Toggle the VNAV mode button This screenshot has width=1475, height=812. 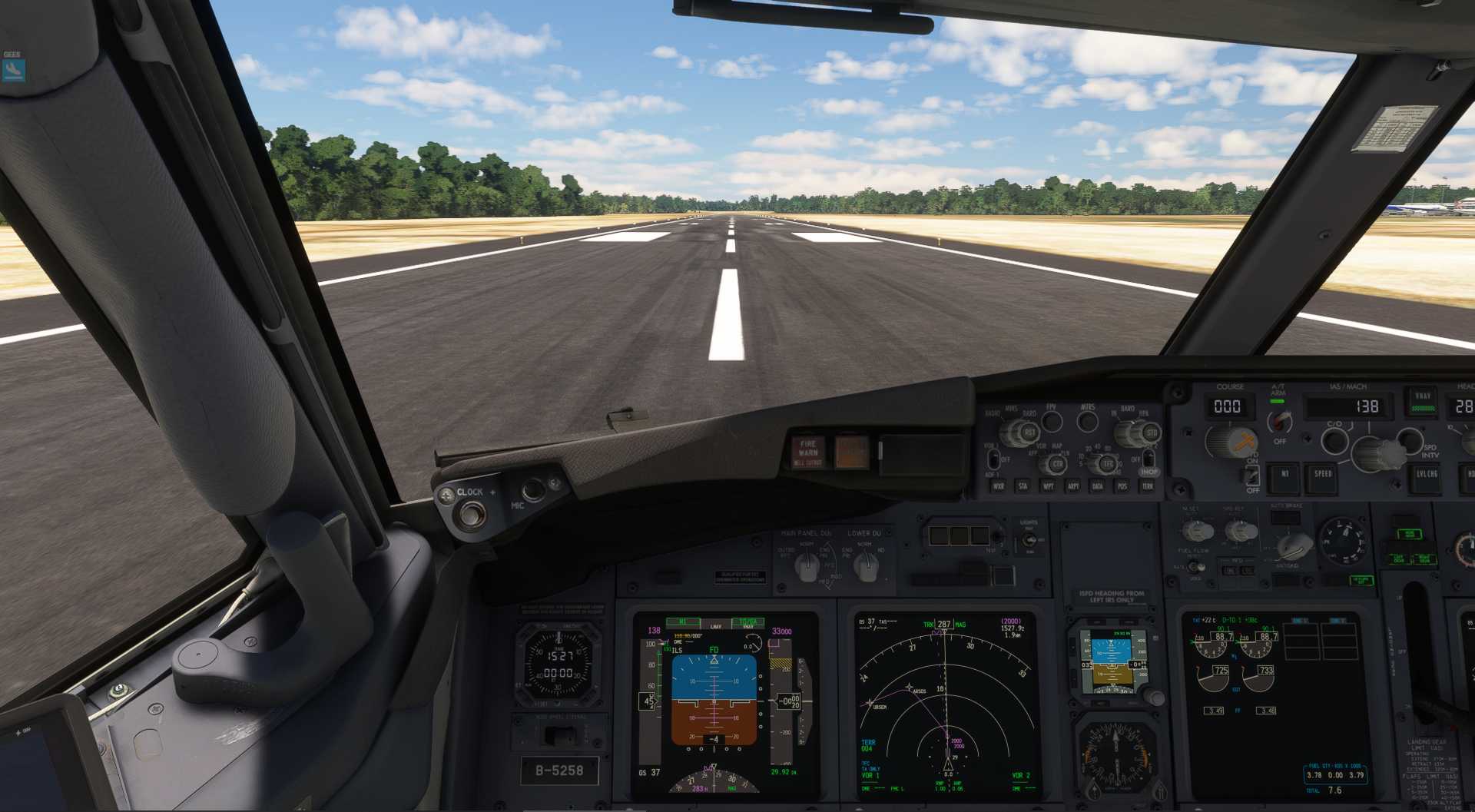click(1423, 402)
